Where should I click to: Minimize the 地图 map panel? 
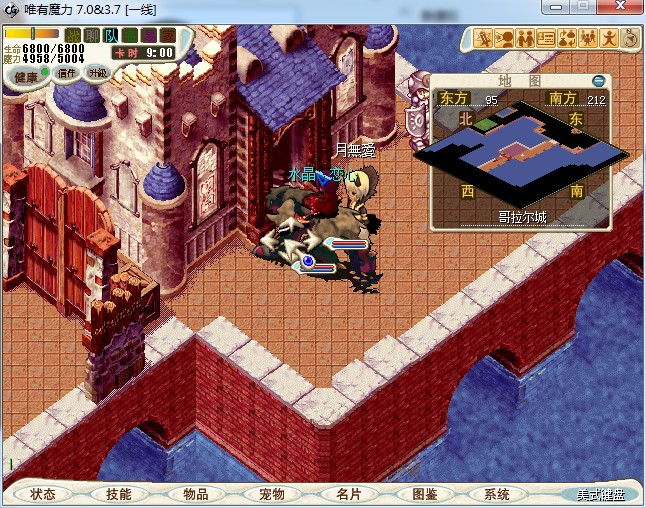599,80
